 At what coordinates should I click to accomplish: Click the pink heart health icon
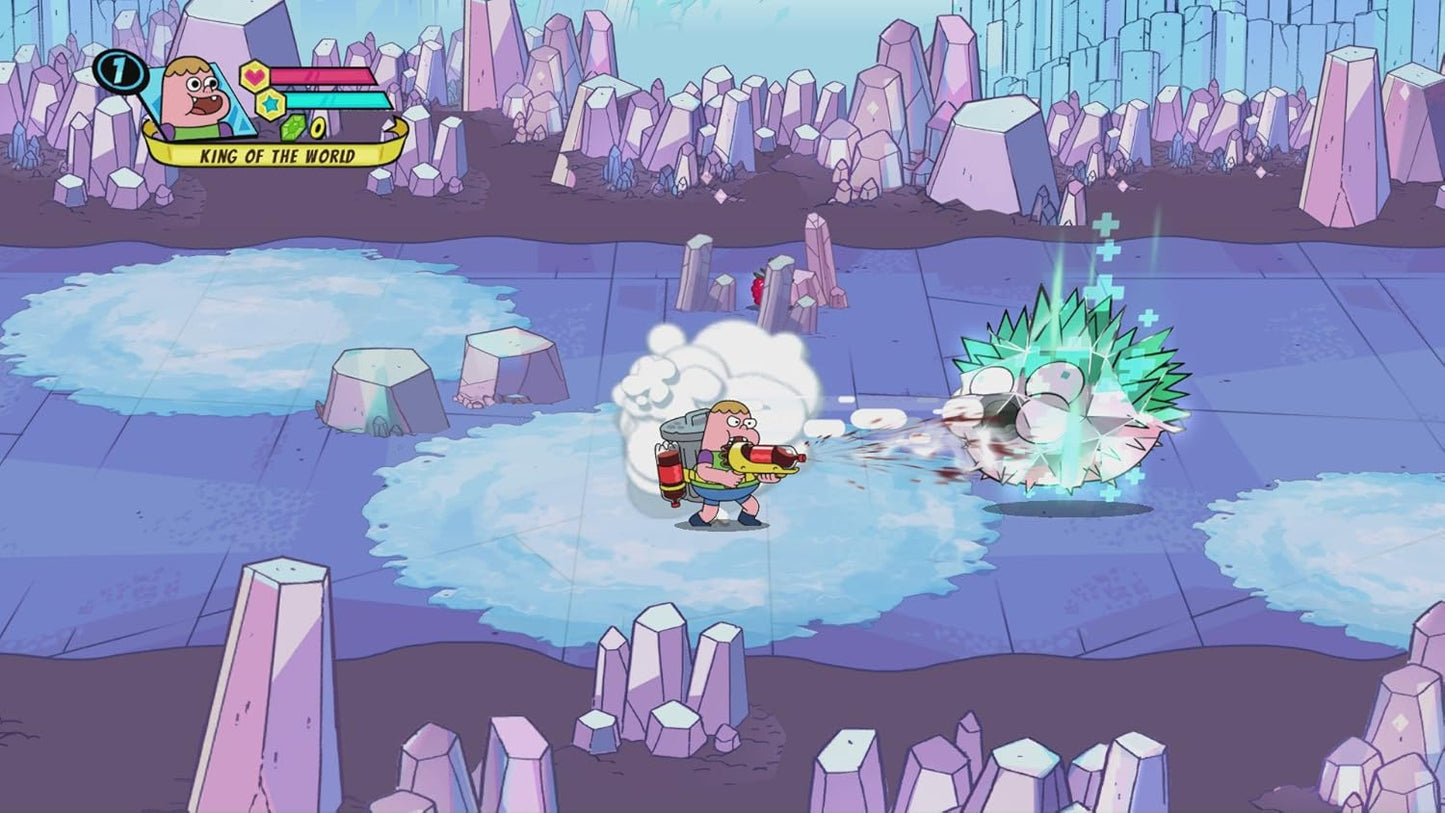255,76
